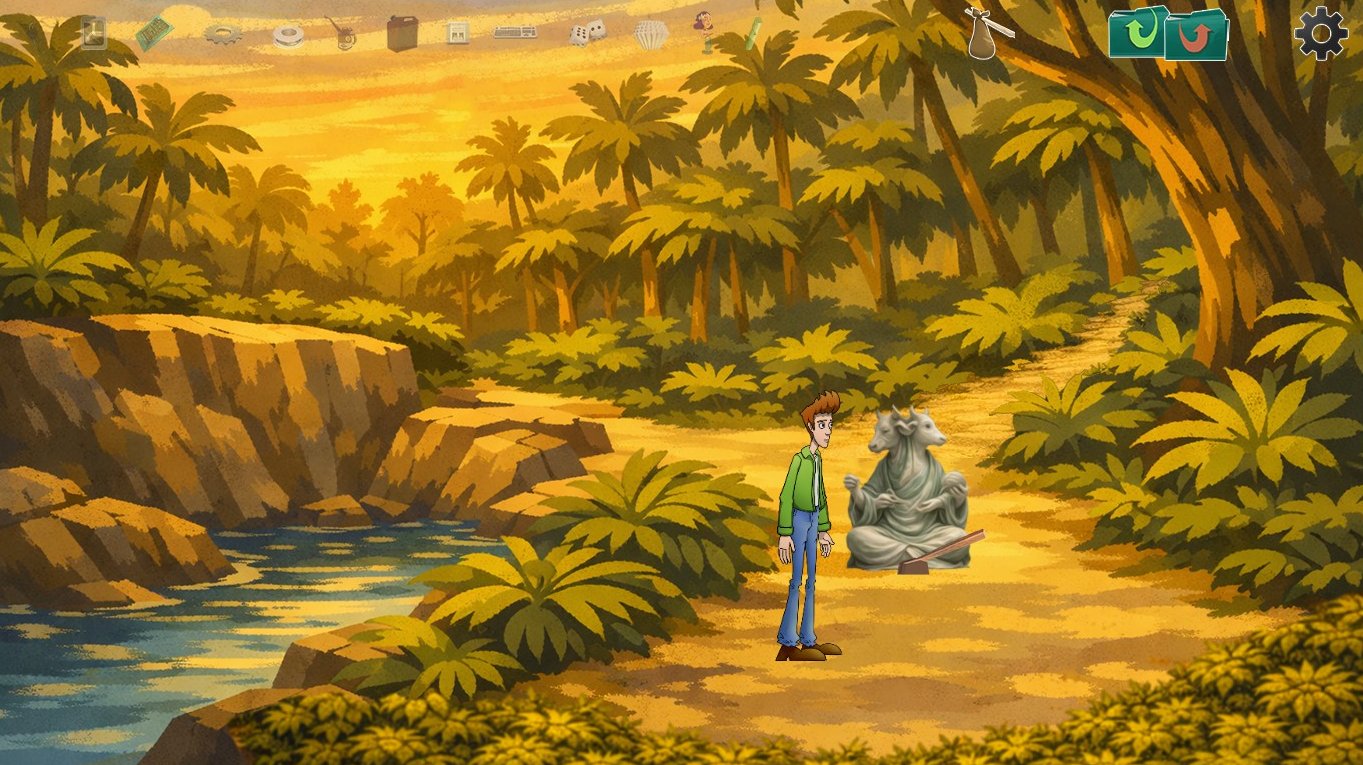Choose the pair of dice
1363x765 pixels.
[587, 33]
